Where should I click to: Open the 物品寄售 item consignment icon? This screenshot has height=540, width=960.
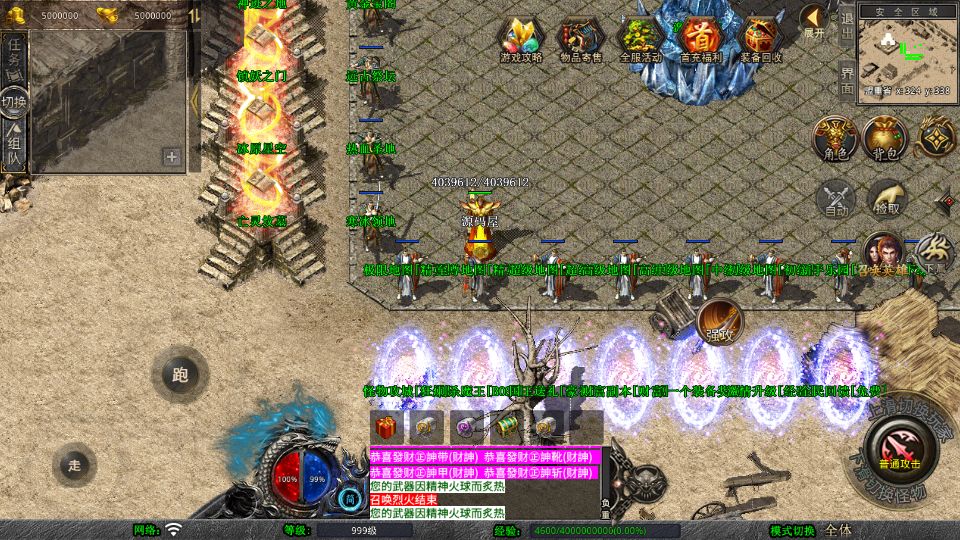pyautogui.click(x=580, y=40)
